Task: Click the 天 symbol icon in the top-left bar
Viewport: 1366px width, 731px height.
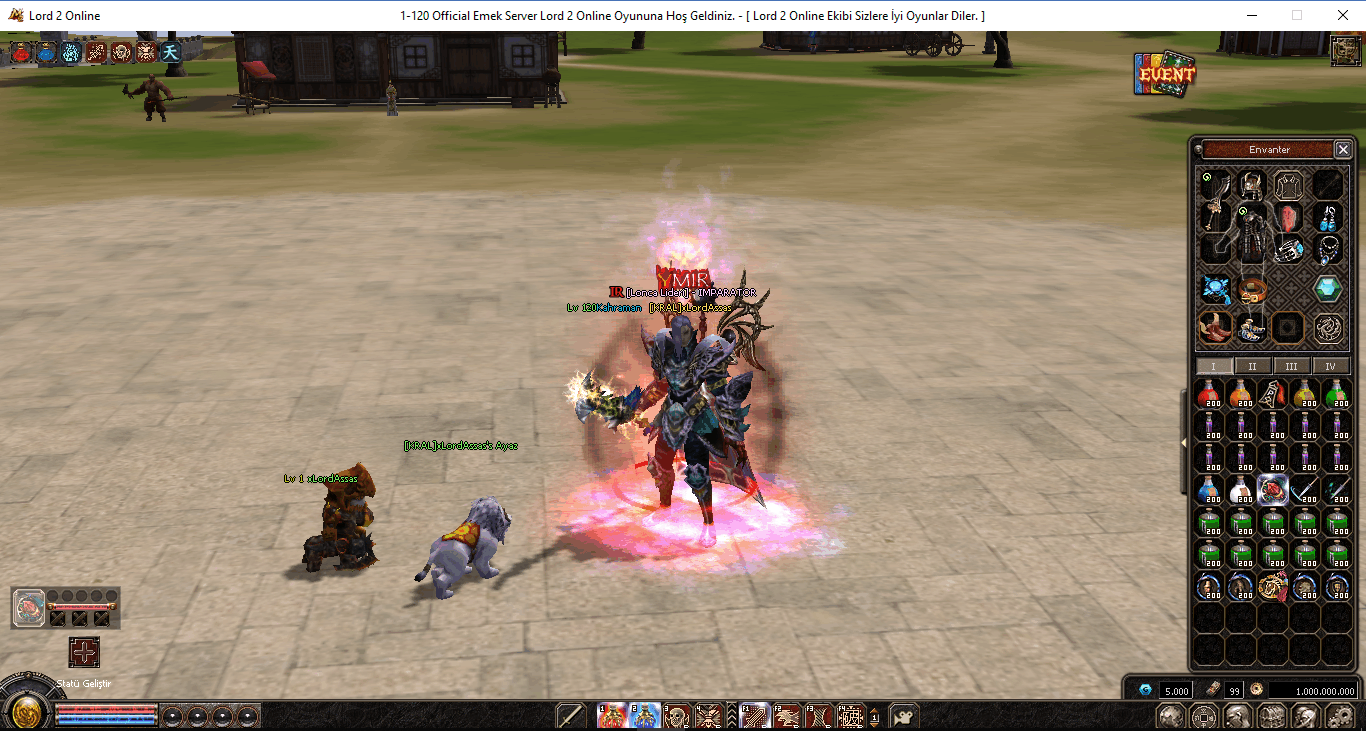Action: (x=171, y=52)
